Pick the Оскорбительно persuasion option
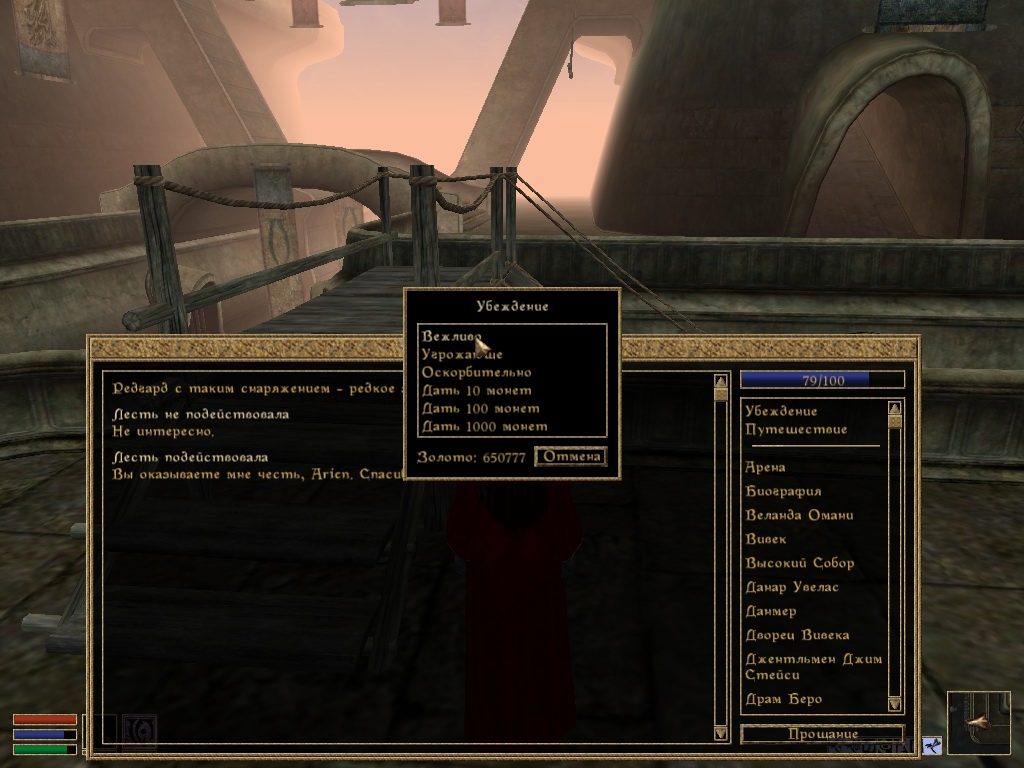 [476, 373]
